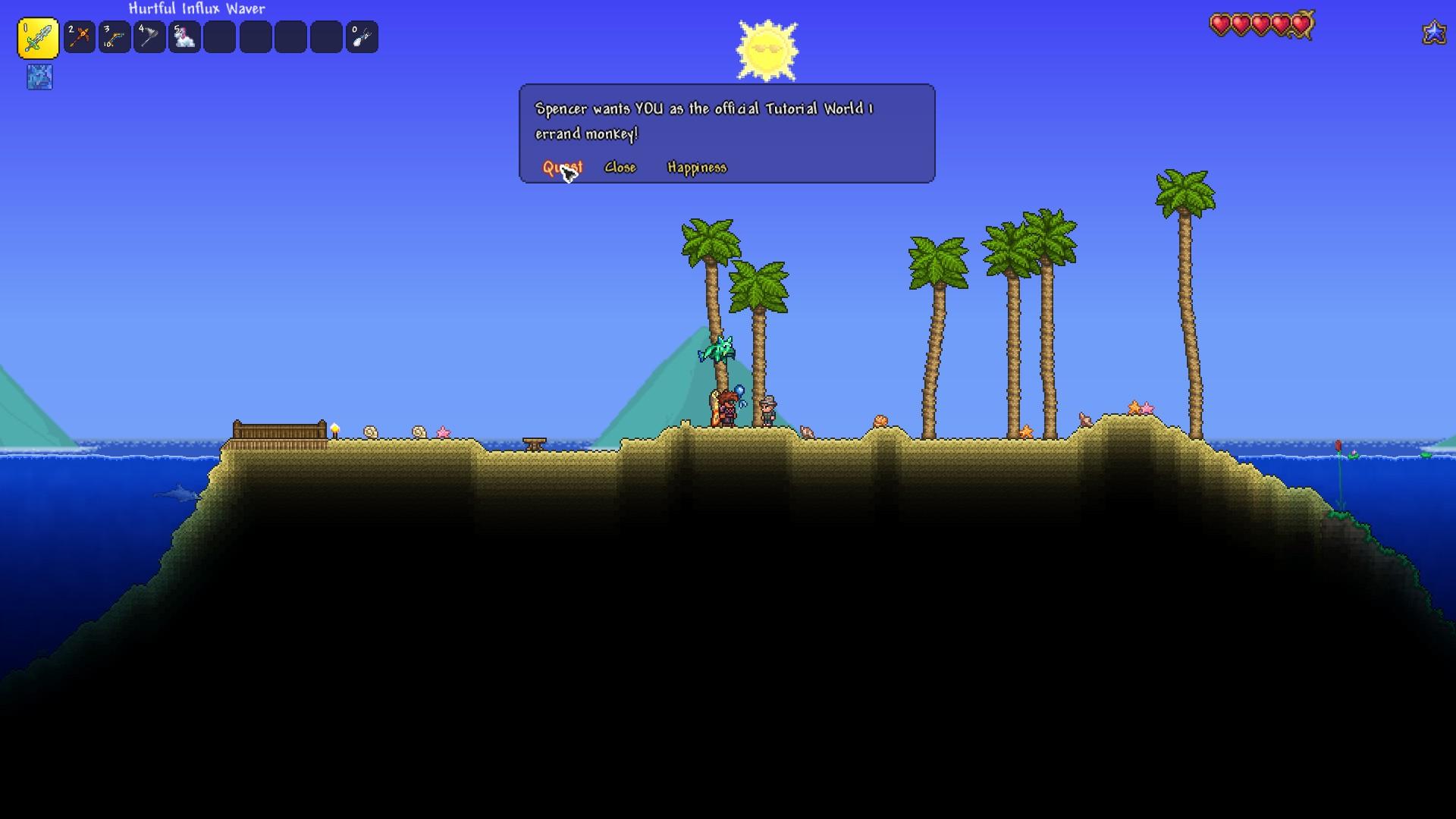Close the Angler dialogue box
The height and width of the screenshot is (819, 1456).
point(620,168)
